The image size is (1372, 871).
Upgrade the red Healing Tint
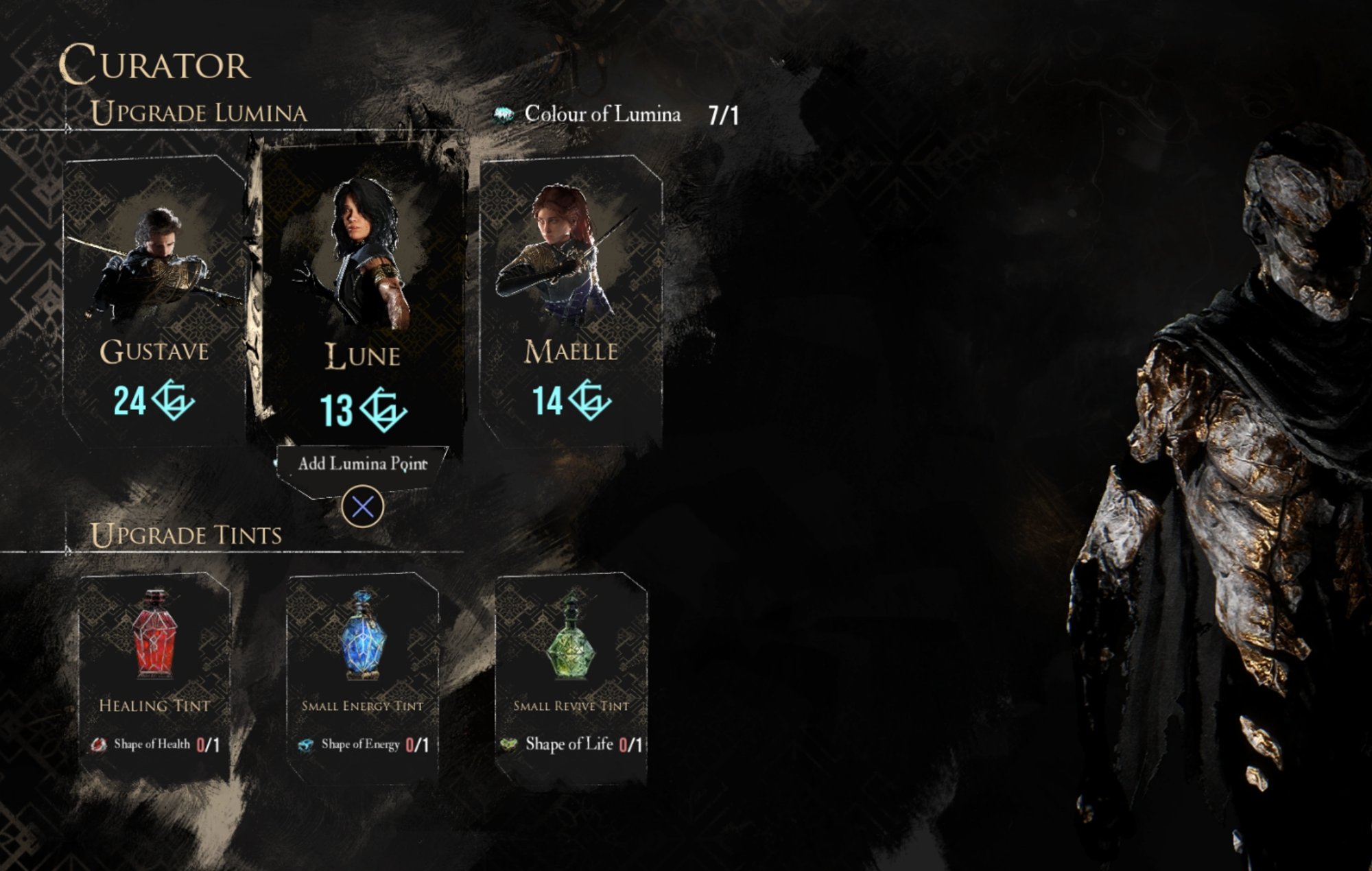tap(155, 676)
